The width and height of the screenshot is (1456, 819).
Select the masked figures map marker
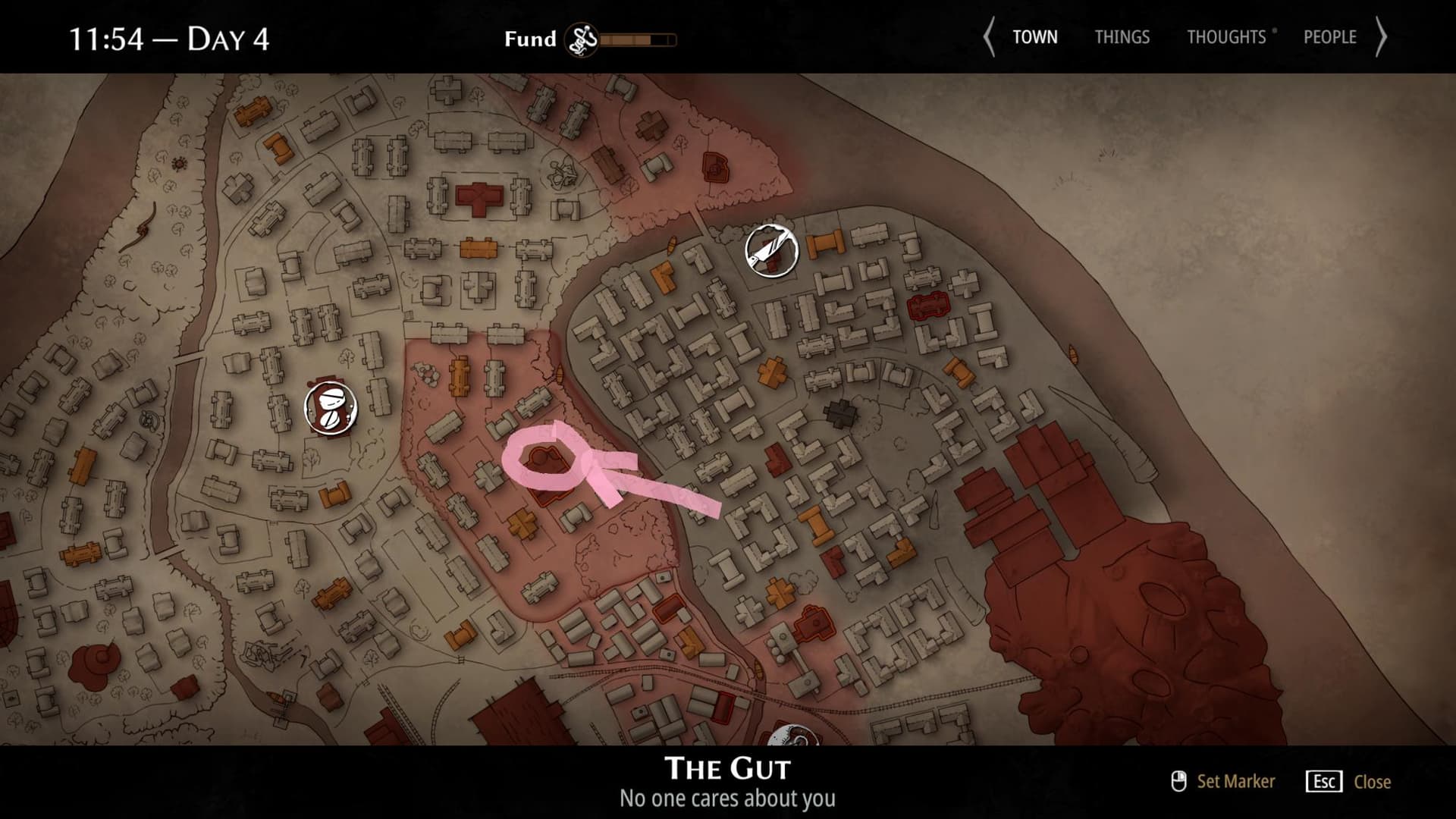point(331,408)
